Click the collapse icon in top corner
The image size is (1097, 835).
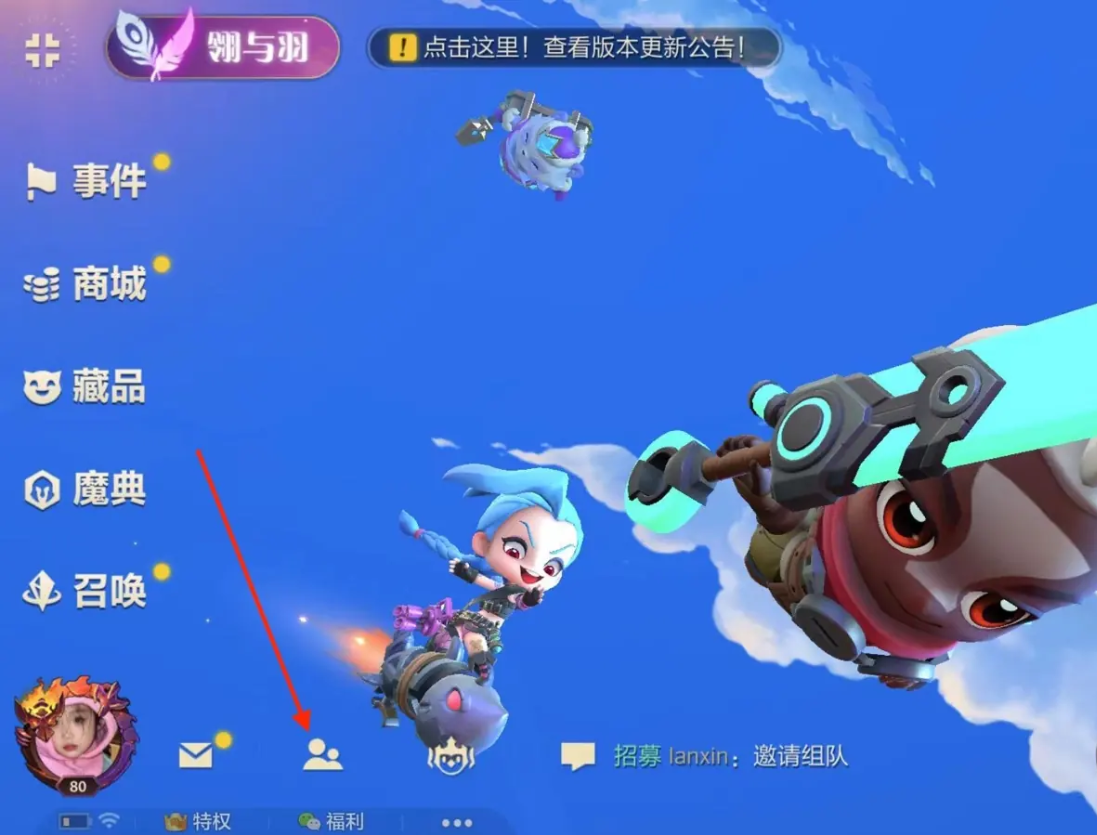(x=42, y=50)
